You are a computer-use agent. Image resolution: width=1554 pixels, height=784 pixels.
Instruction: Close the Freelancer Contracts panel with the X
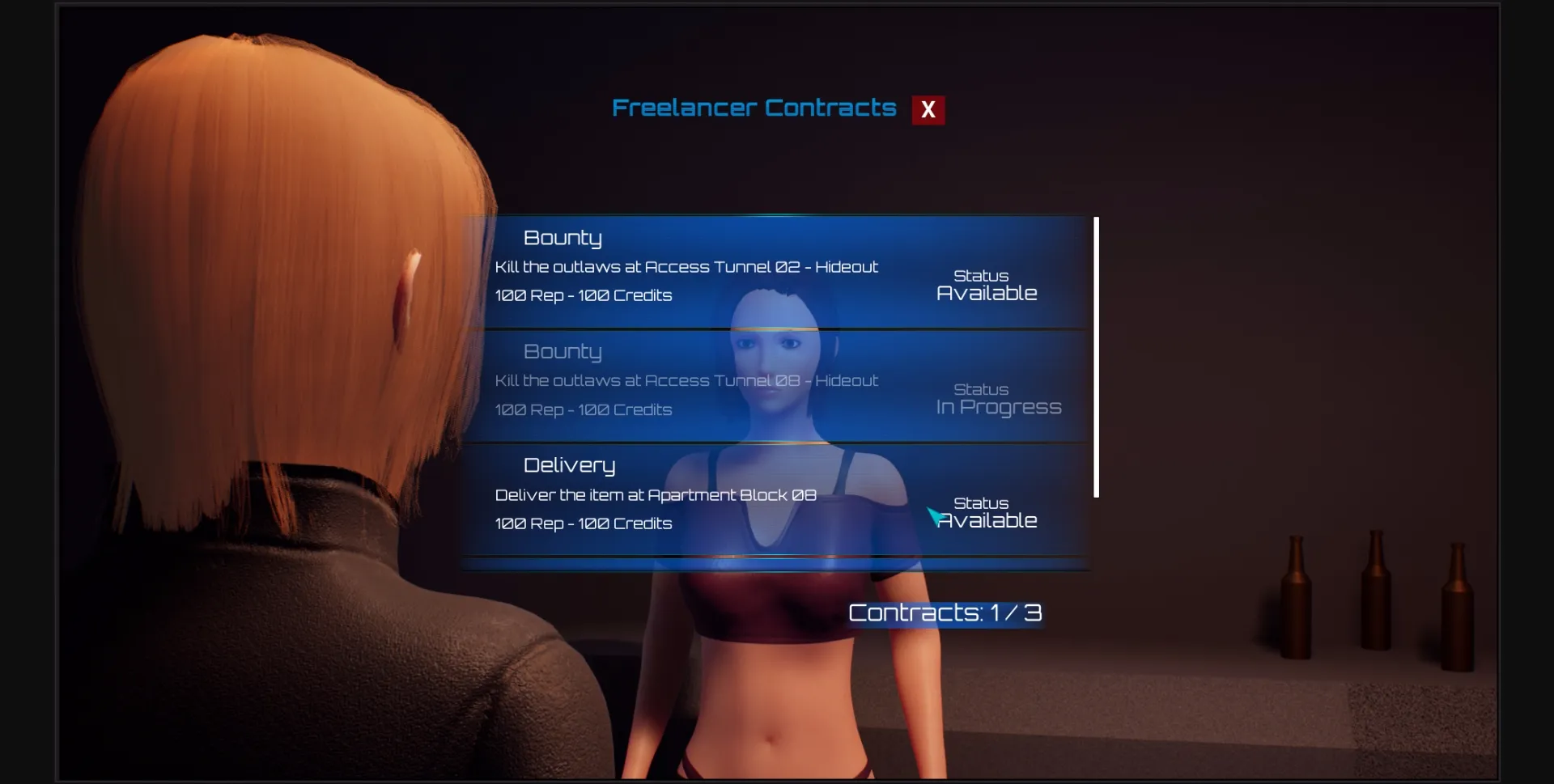928,109
